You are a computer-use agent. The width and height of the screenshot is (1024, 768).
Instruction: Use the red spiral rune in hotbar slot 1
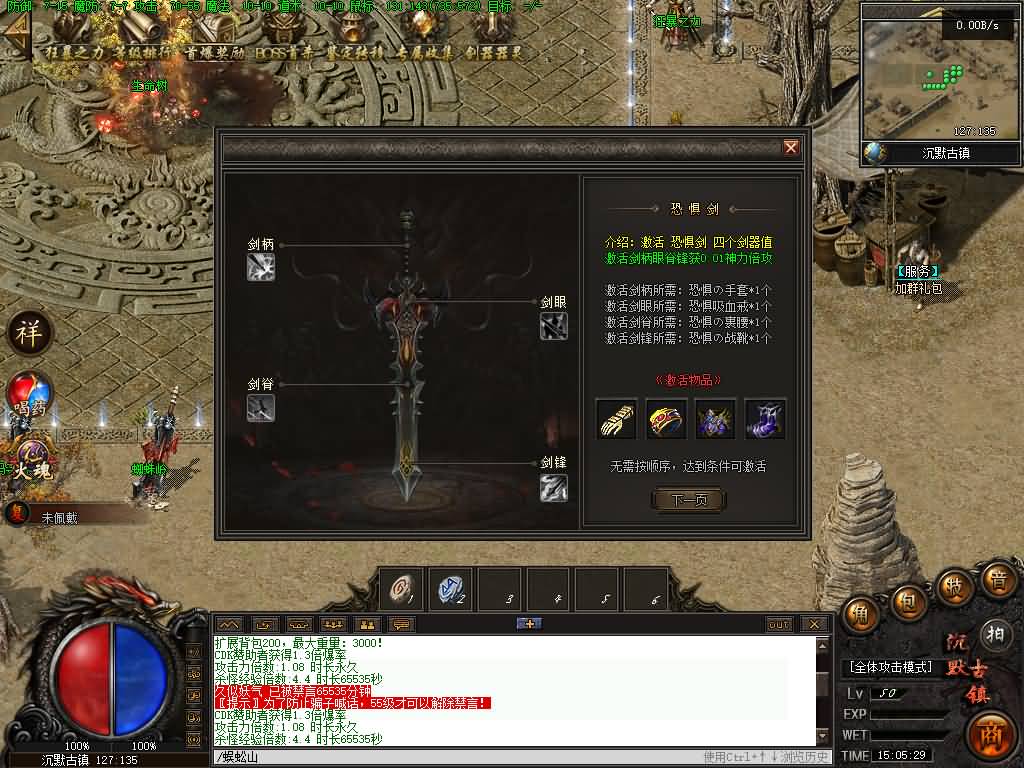click(x=403, y=589)
